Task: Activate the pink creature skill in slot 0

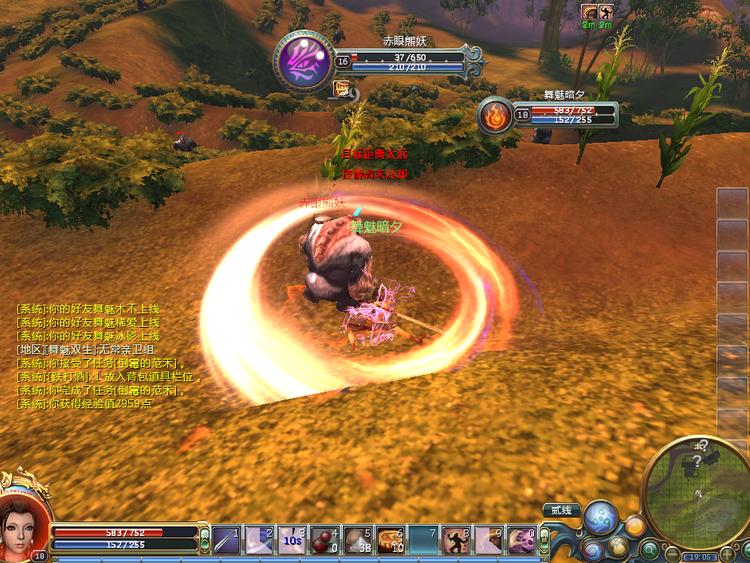Action: [x=521, y=540]
